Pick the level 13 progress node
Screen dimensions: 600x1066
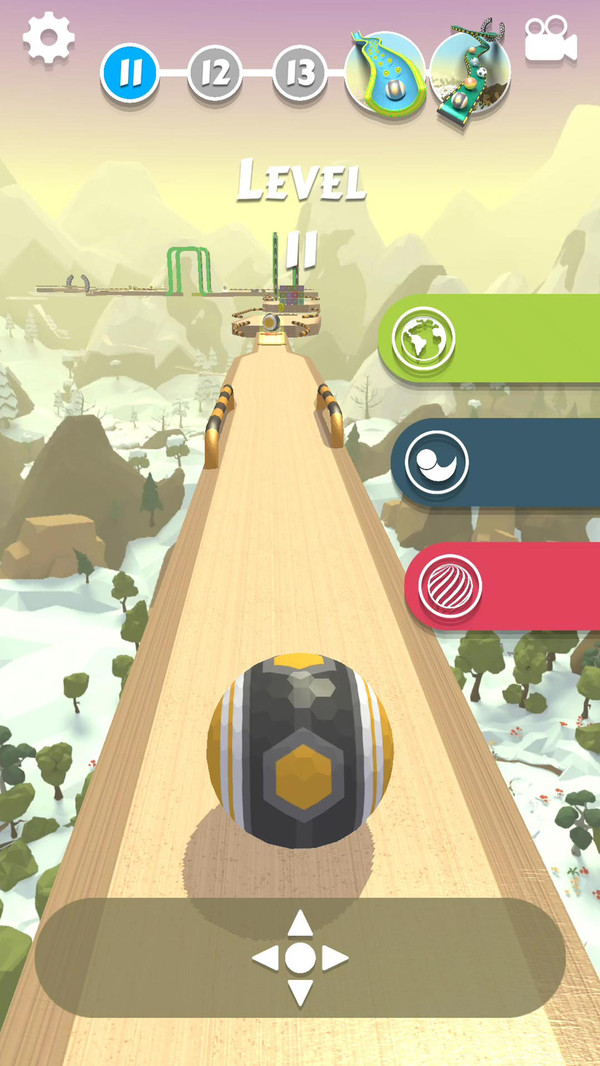(300, 73)
